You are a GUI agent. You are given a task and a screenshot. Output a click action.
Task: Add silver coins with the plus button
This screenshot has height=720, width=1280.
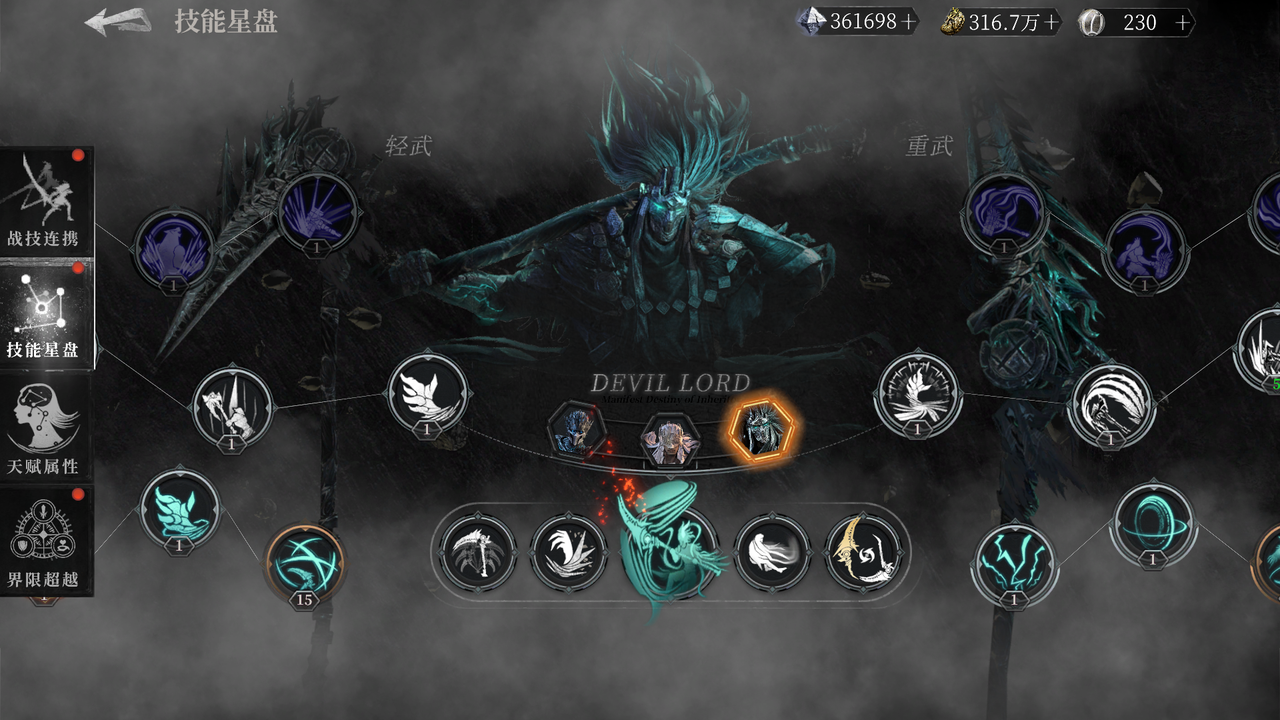pyautogui.click(x=1183, y=22)
